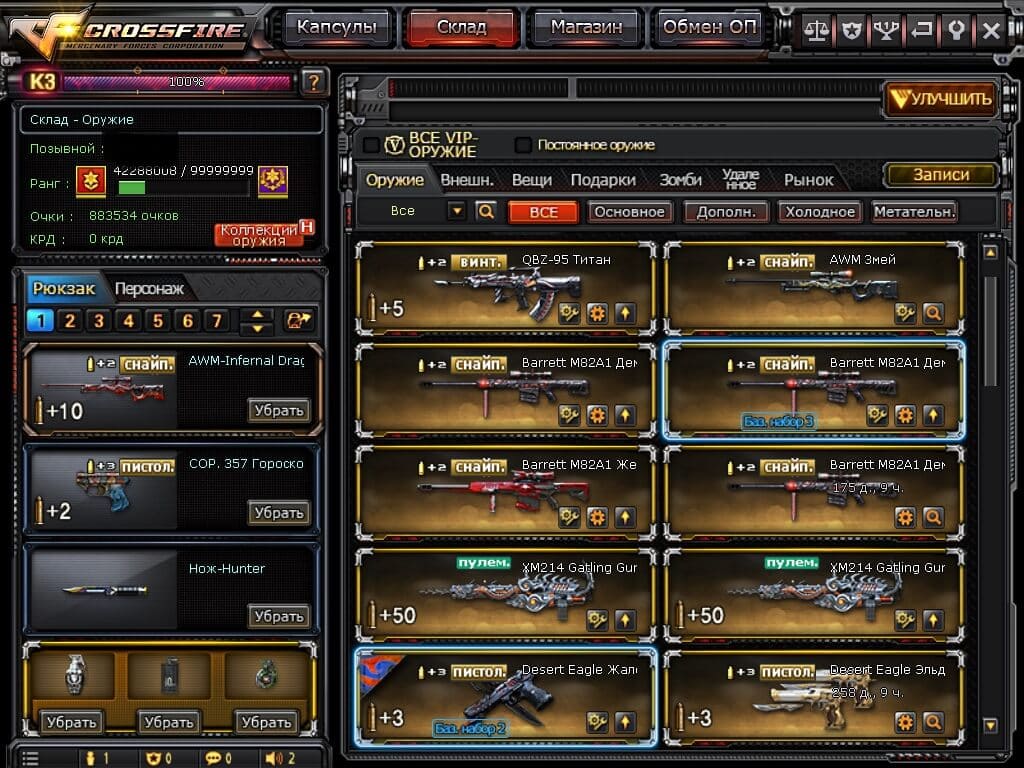
Task: Open the Капсулы menu
Action: (336, 28)
